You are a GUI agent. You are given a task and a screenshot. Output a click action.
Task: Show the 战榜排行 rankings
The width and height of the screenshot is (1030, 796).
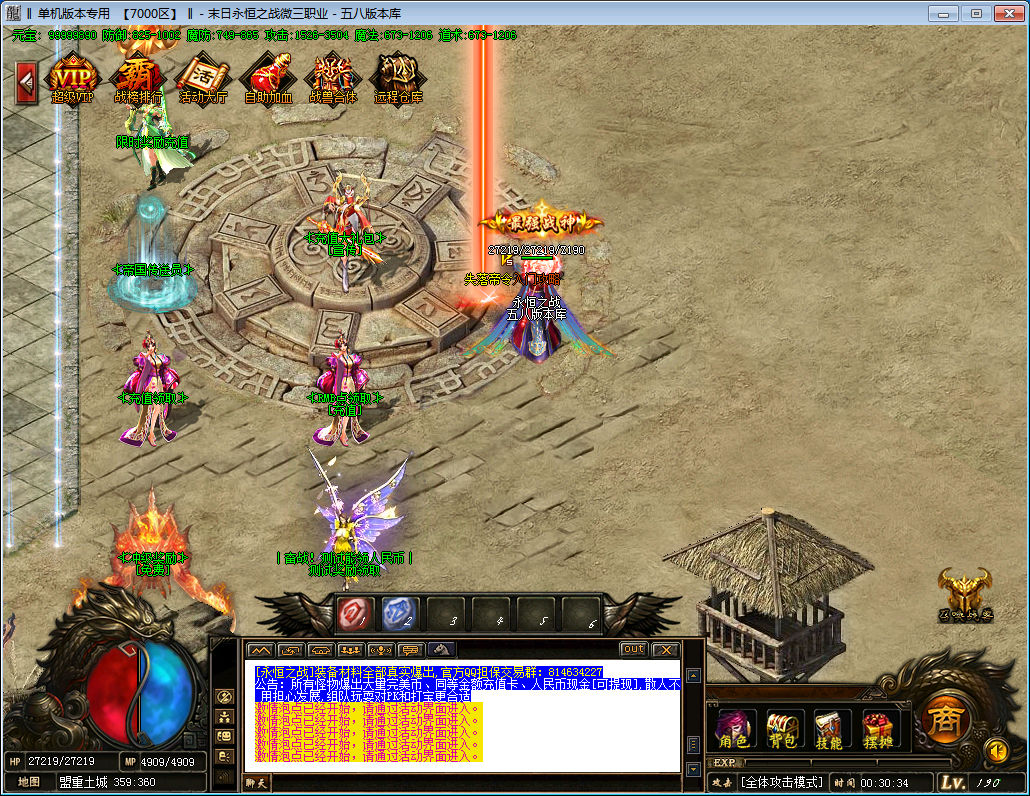click(138, 78)
